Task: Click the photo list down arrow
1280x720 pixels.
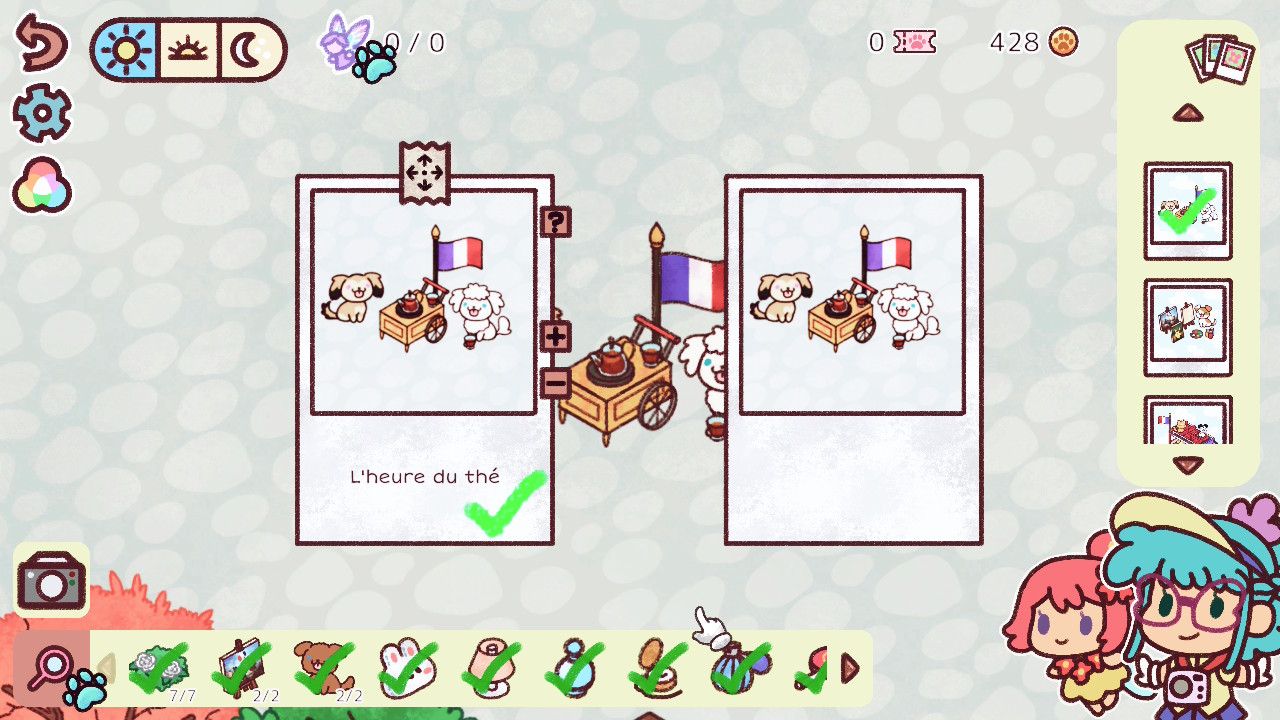Action: (x=1188, y=465)
